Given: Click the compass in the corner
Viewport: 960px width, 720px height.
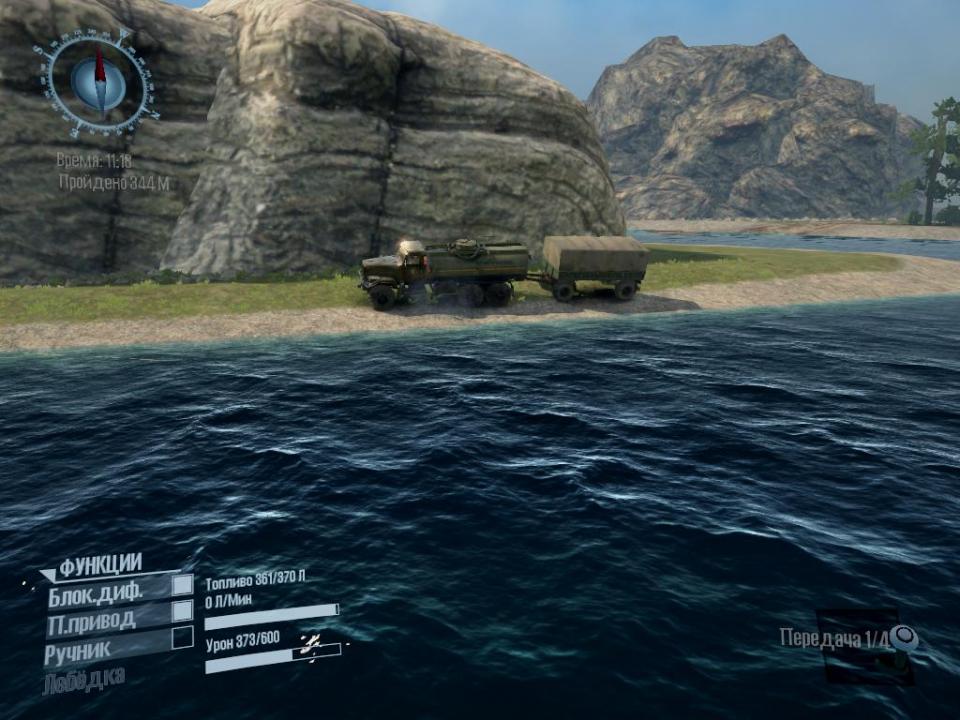Looking at the screenshot, I should [99, 83].
